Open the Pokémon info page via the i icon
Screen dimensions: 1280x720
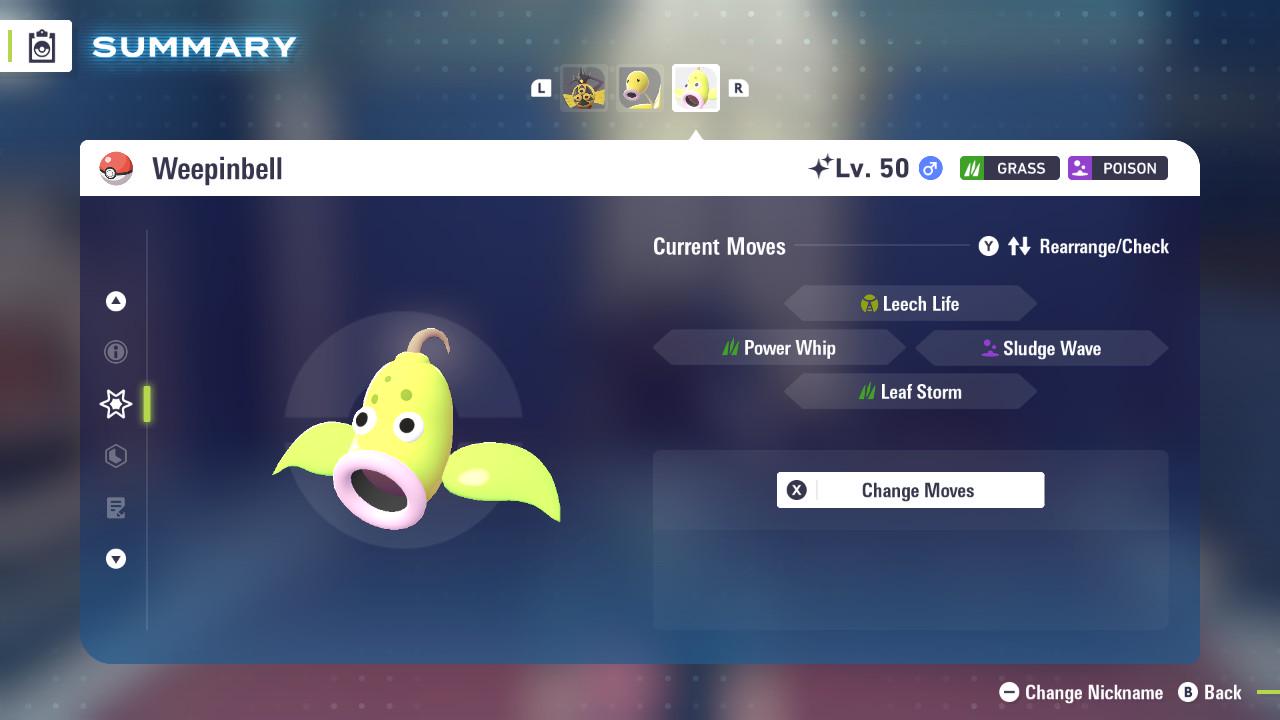(116, 352)
